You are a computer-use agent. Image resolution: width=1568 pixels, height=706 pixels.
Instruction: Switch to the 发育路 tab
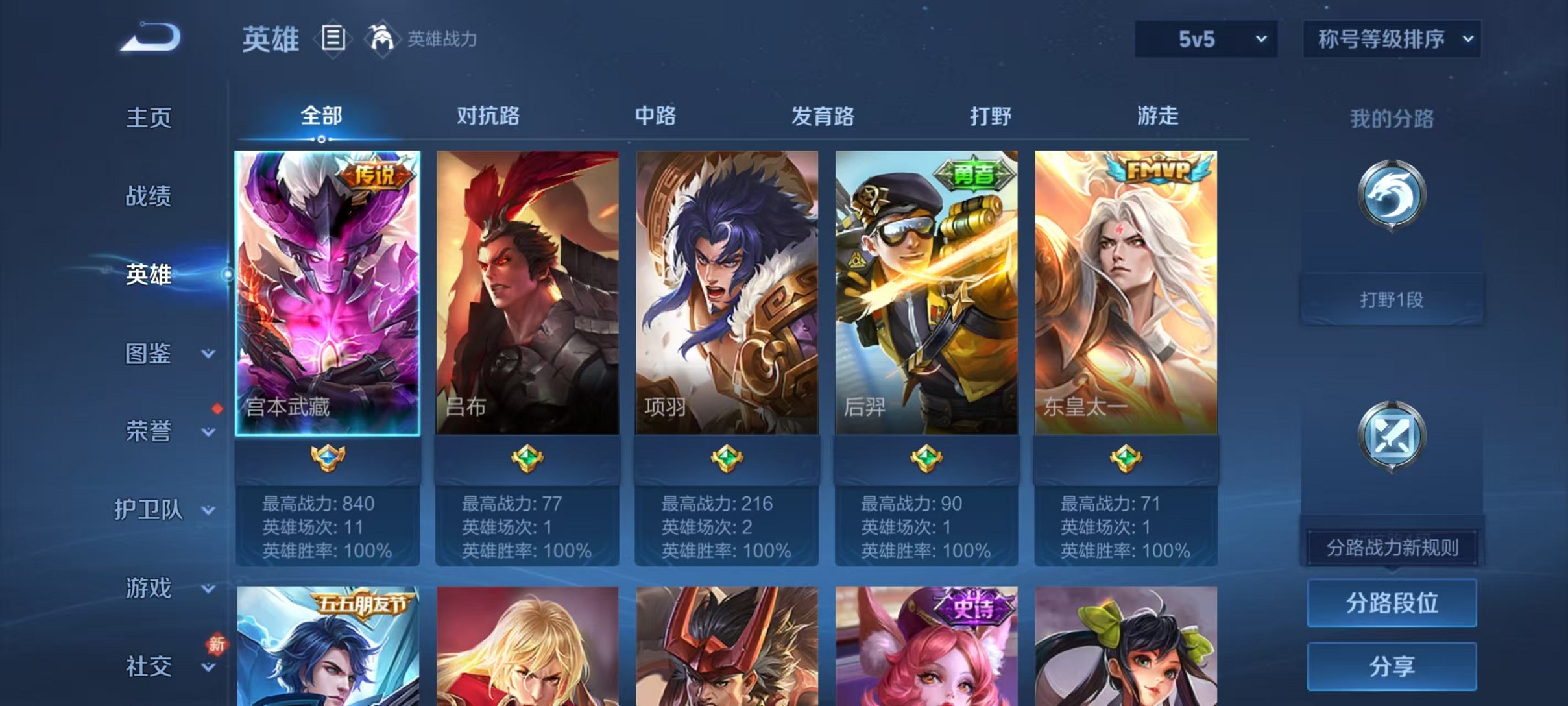tap(823, 116)
